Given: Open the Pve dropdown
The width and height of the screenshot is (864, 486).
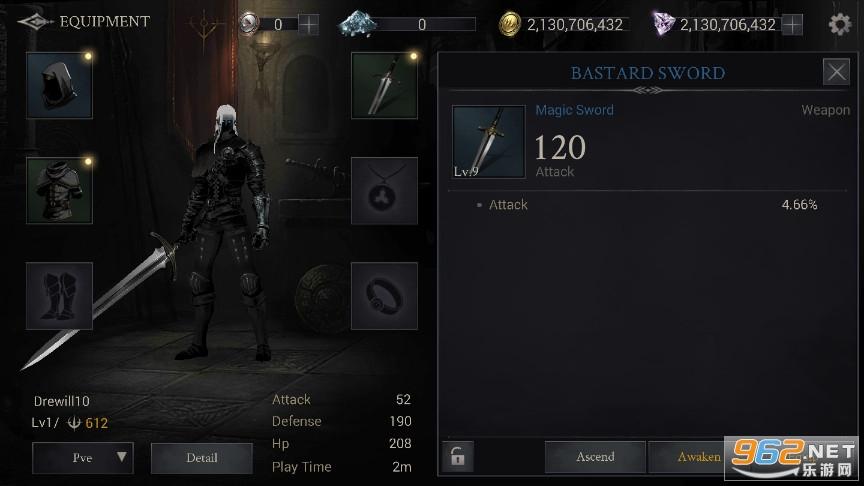Looking at the screenshot, I should (83, 458).
